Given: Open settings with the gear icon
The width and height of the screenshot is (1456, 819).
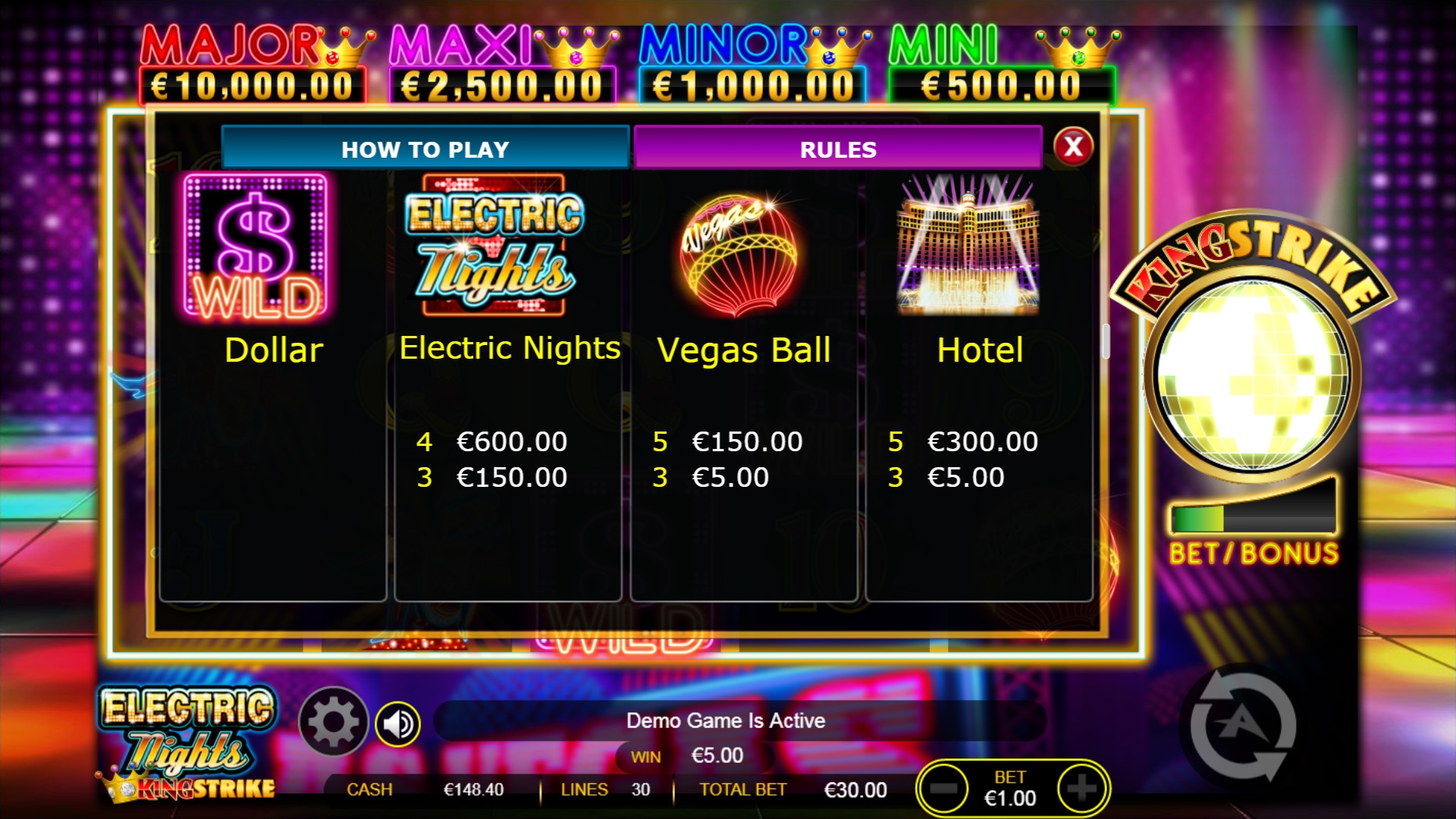Looking at the screenshot, I should (333, 722).
